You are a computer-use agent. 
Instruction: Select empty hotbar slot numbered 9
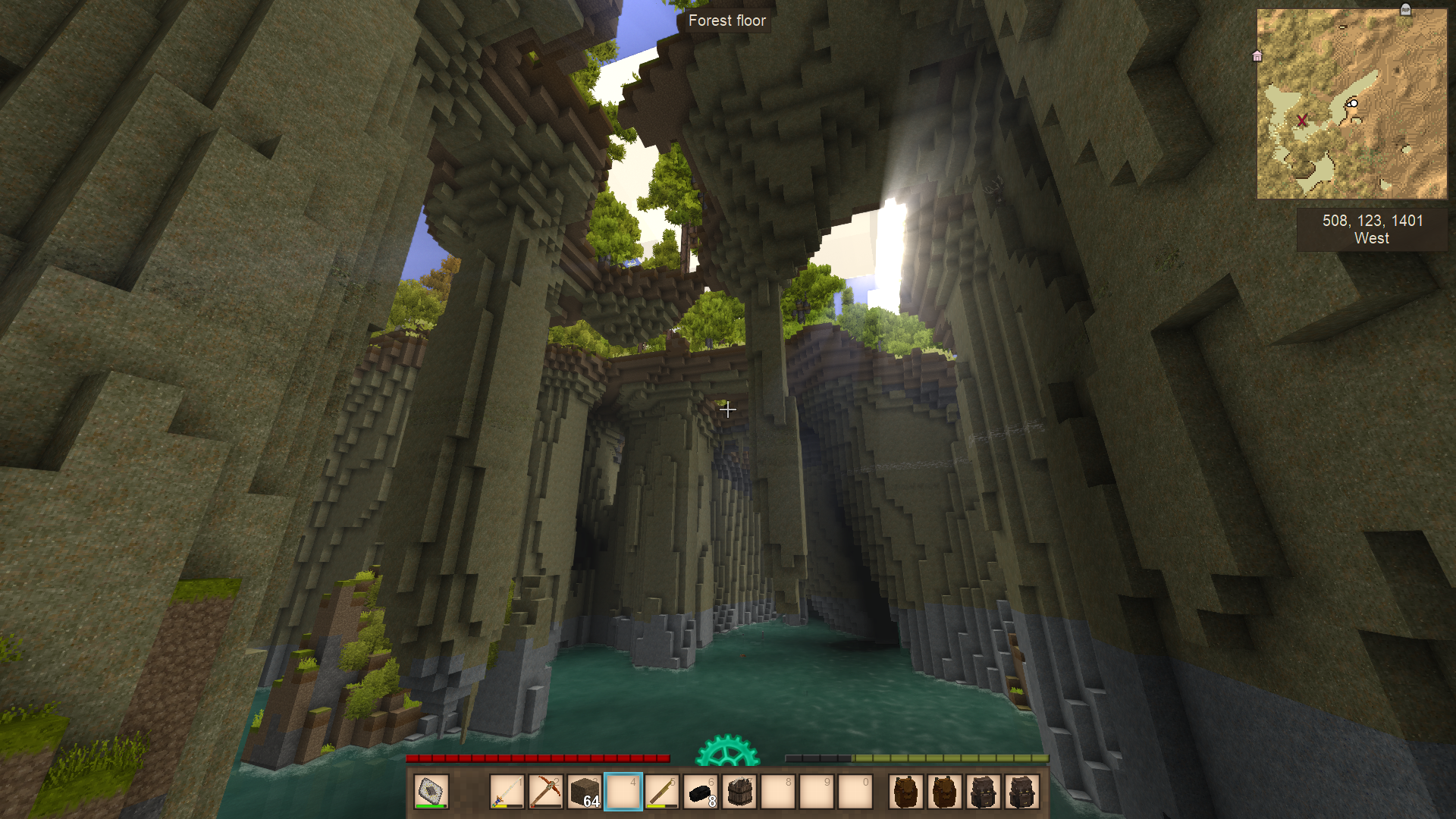pyautogui.click(x=817, y=792)
